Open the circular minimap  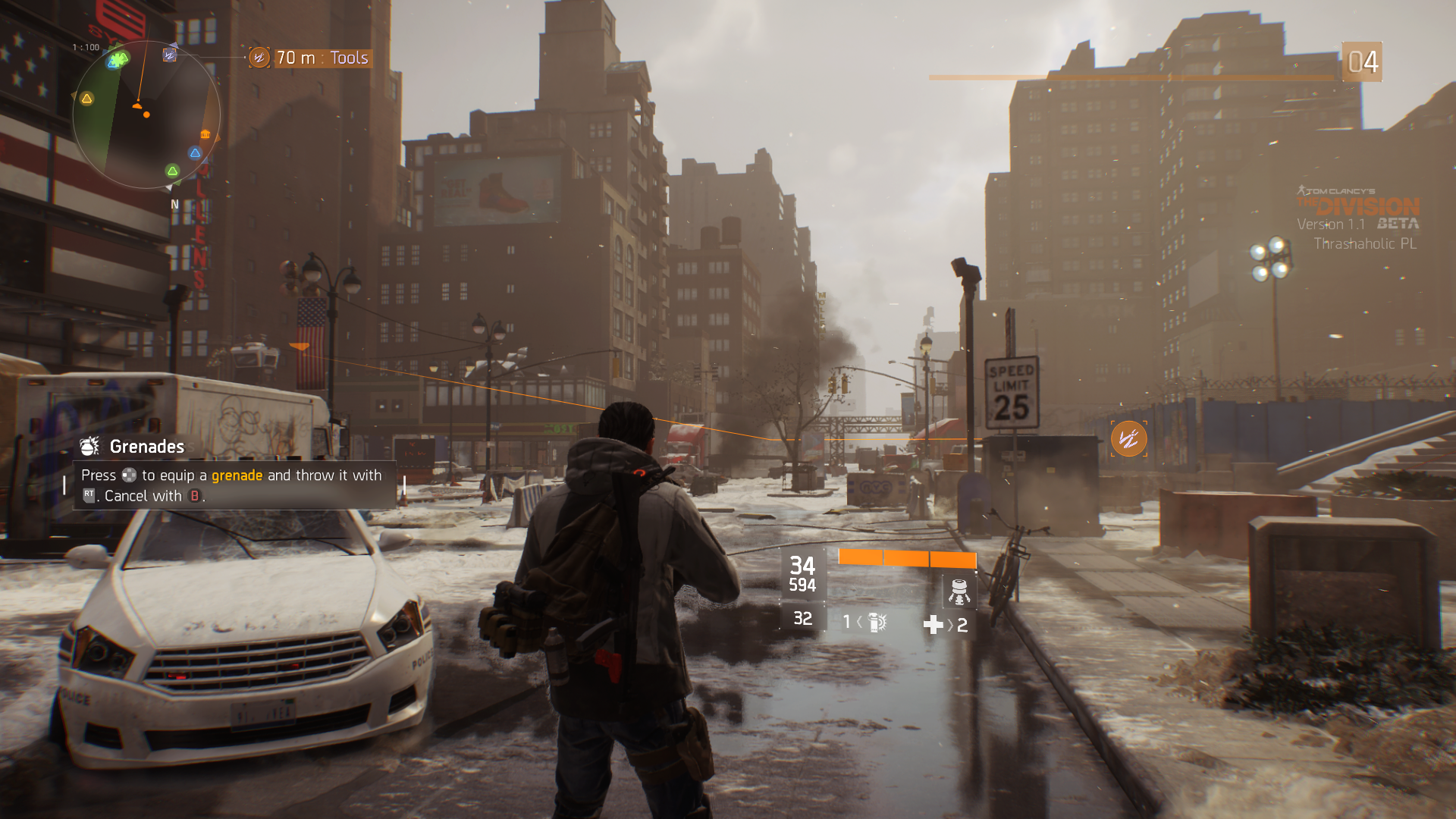tap(146, 115)
